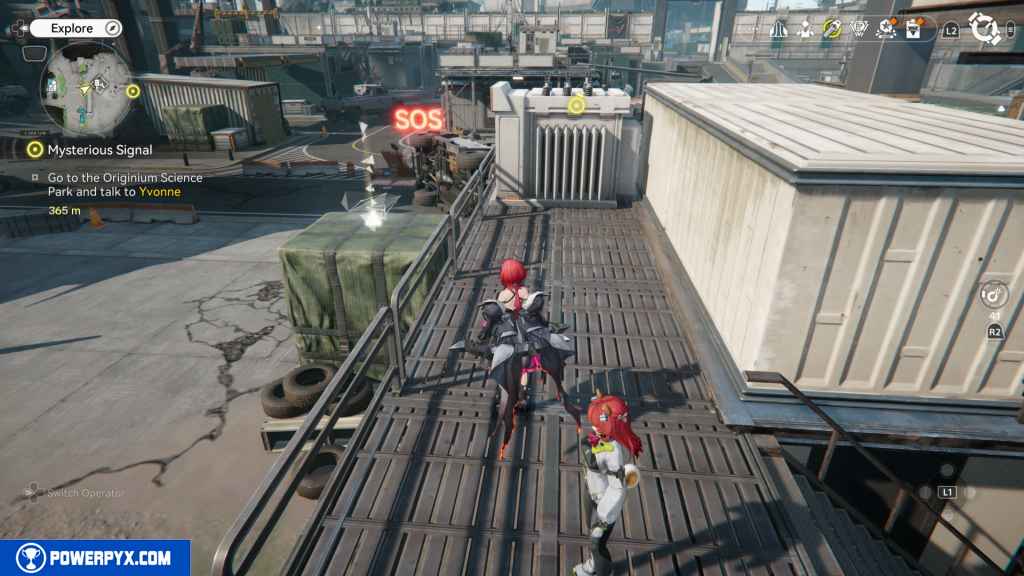
Task: Open the large circular ring menu icon
Action: [x=985, y=29]
